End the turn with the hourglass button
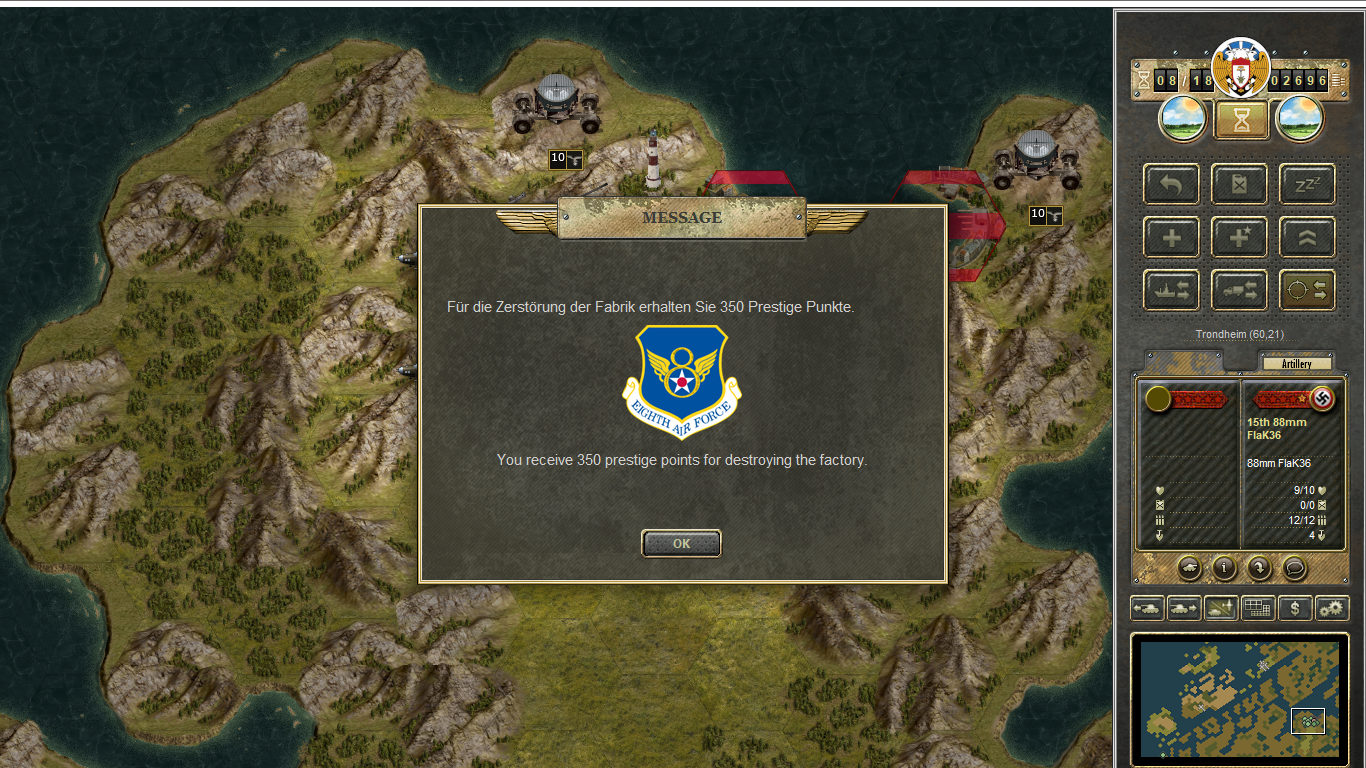This screenshot has height=768, width=1366. (1241, 120)
